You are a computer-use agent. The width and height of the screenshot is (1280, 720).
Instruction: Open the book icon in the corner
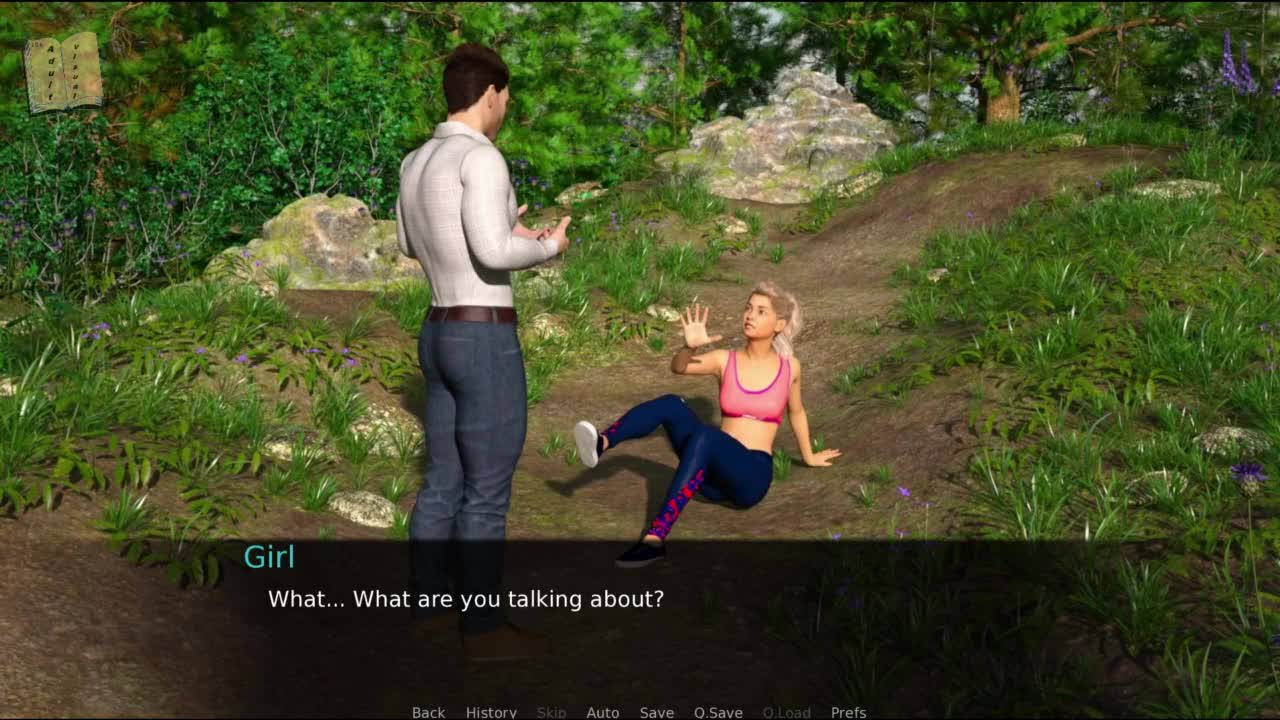click(x=63, y=72)
